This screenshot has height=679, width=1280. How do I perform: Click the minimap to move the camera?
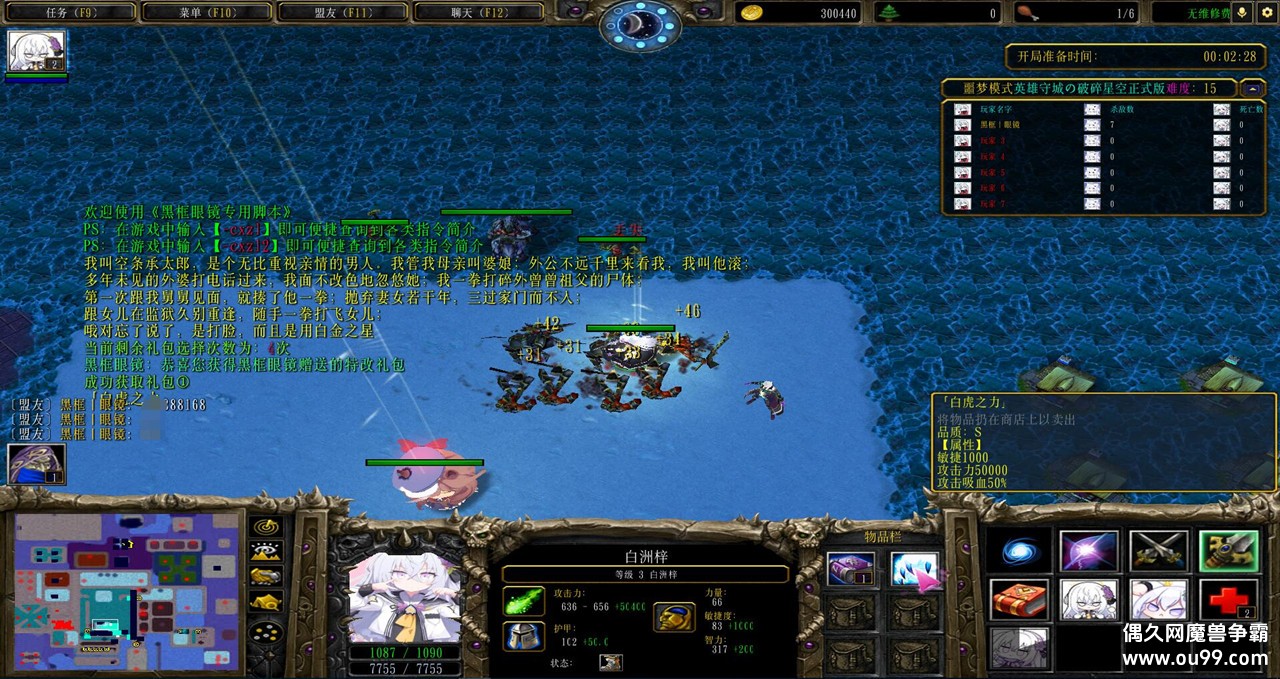pos(126,590)
